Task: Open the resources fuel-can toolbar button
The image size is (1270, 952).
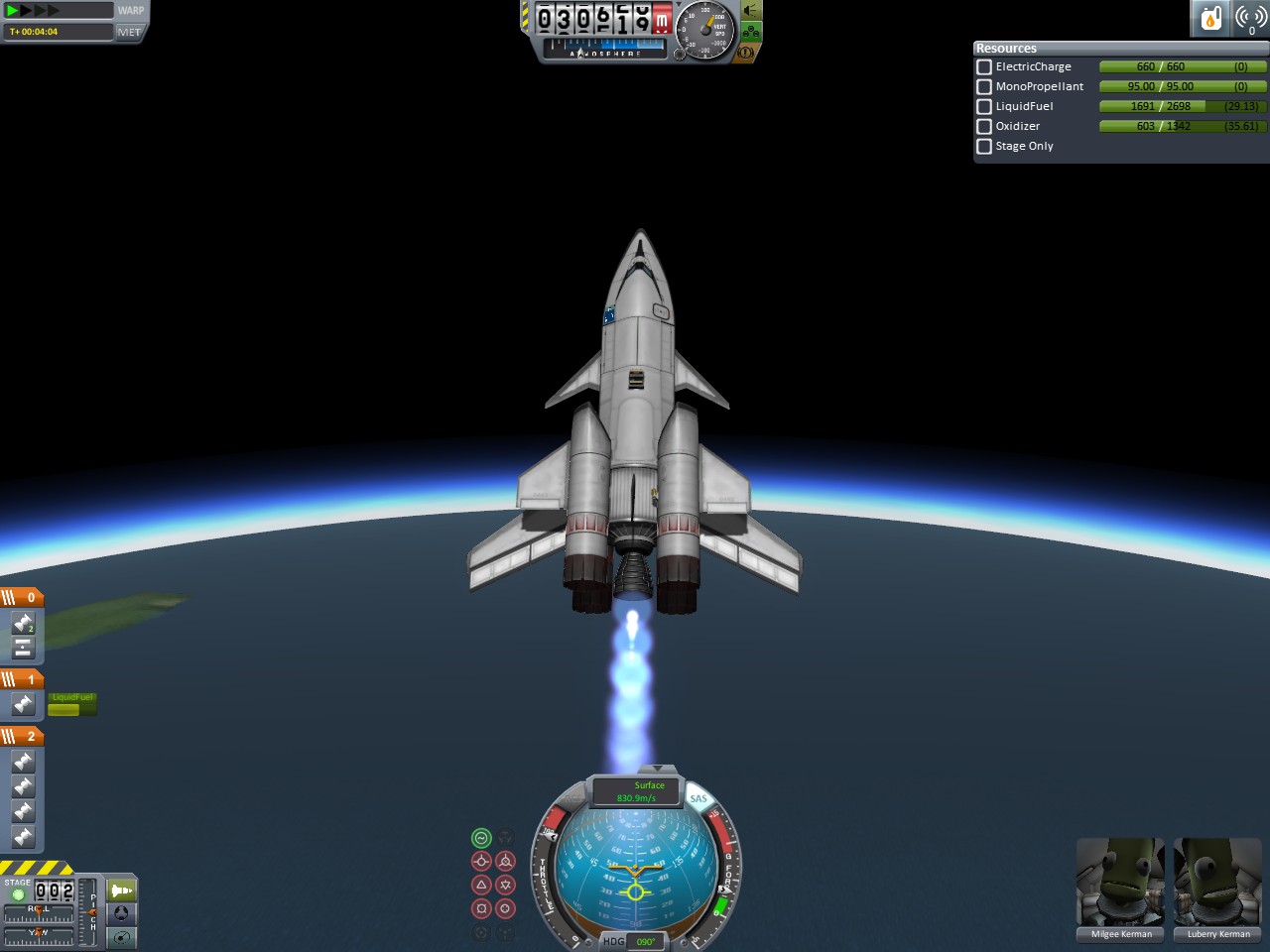Action: 1211,18
